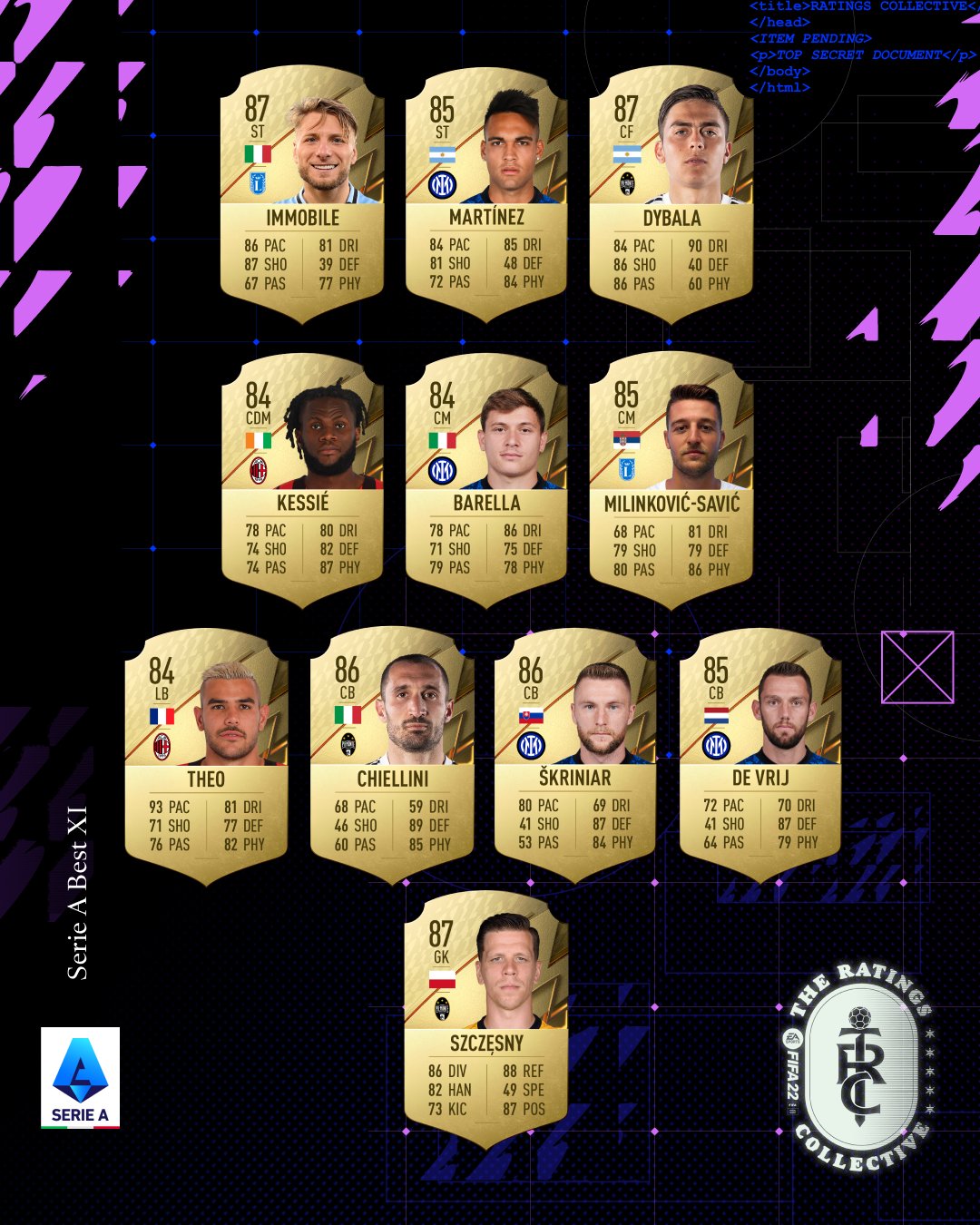Open the Barella CM card

coord(486,481)
